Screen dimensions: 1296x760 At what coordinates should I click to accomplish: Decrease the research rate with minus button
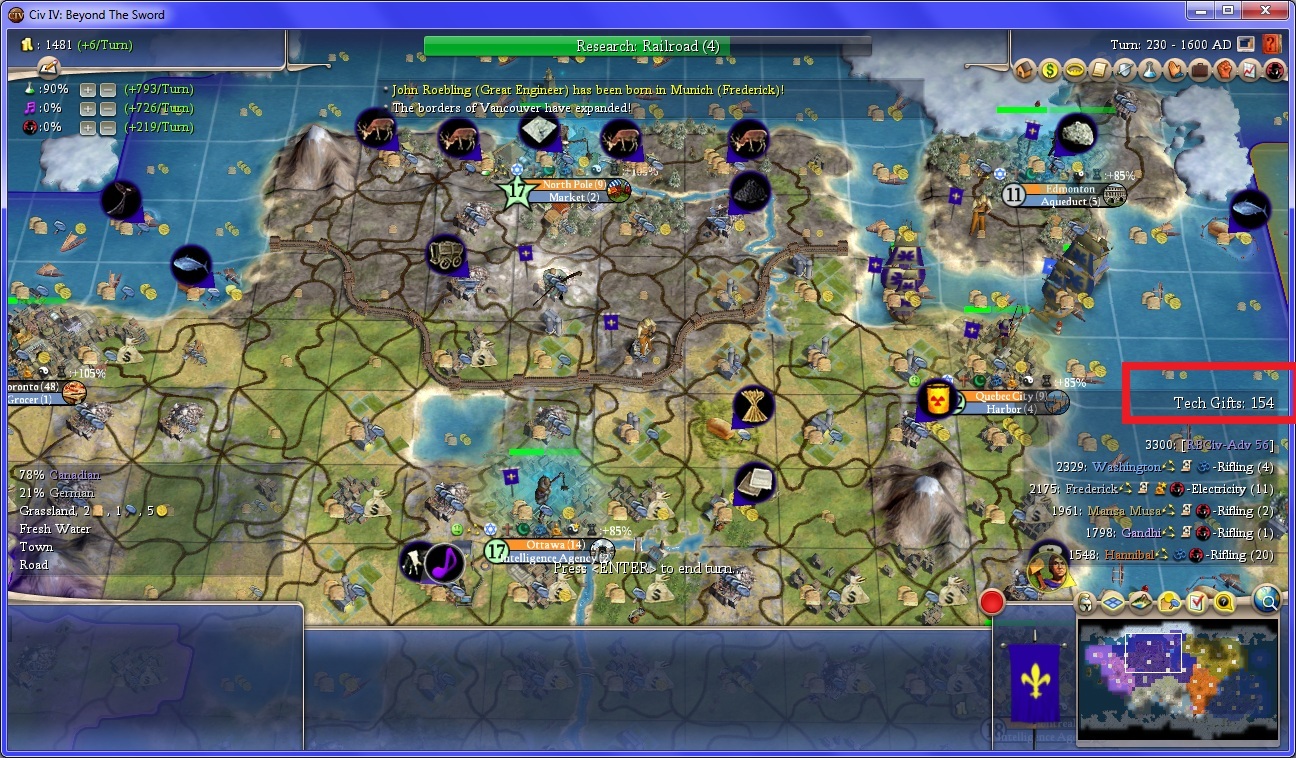pos(107,89)
